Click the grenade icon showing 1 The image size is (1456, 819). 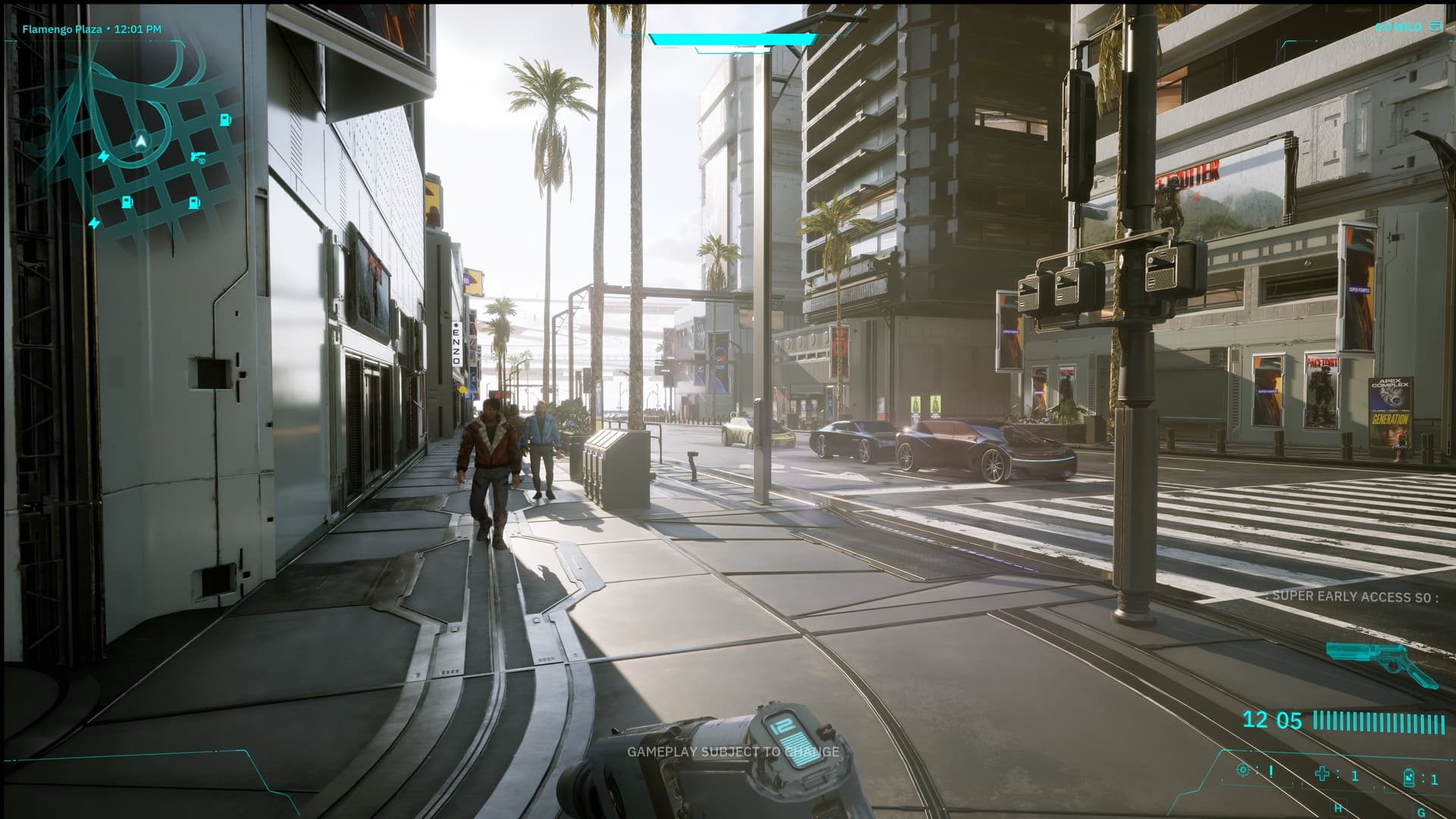(1408, 778)
